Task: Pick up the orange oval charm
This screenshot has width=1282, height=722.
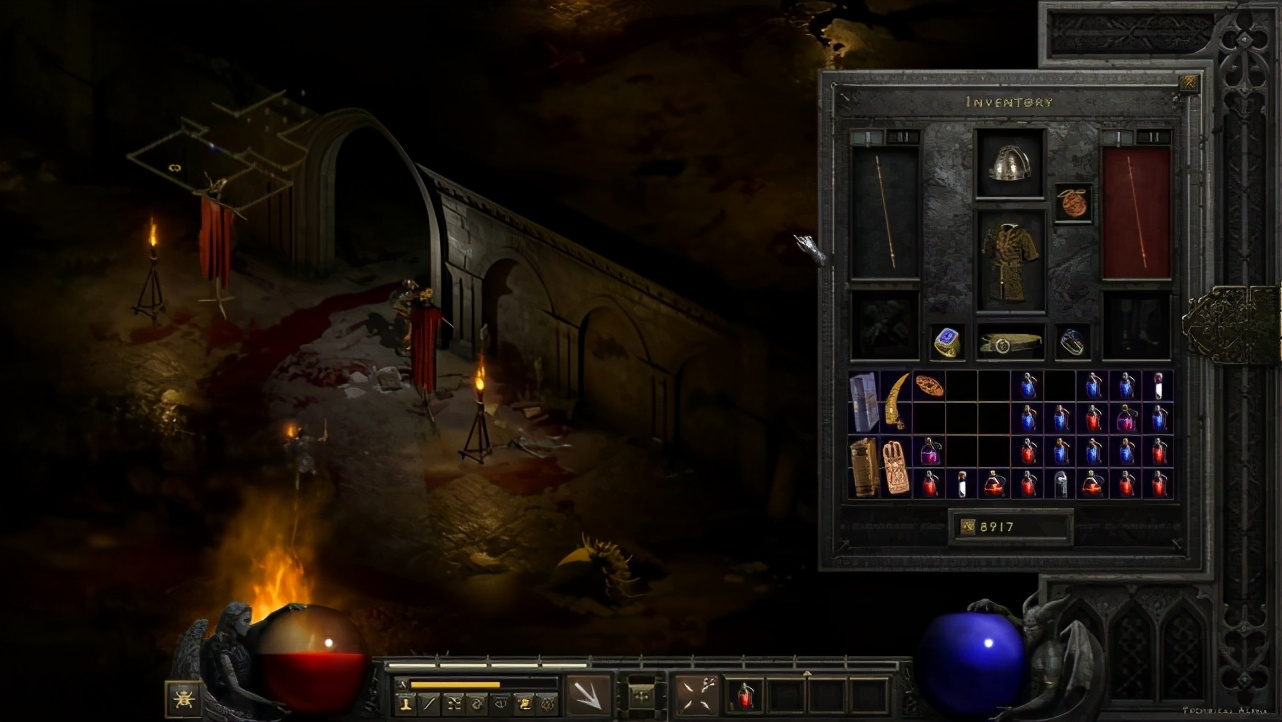Action: coord(928,385)
